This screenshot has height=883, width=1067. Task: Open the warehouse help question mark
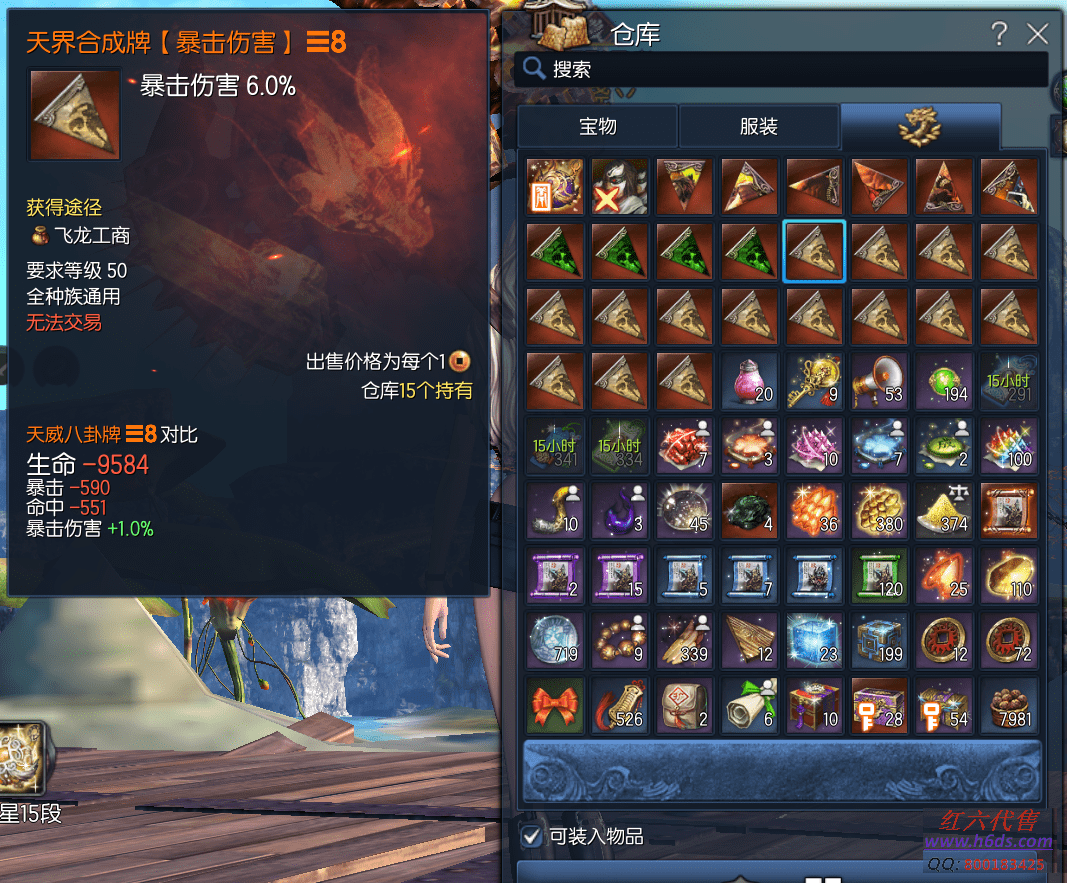998,34
